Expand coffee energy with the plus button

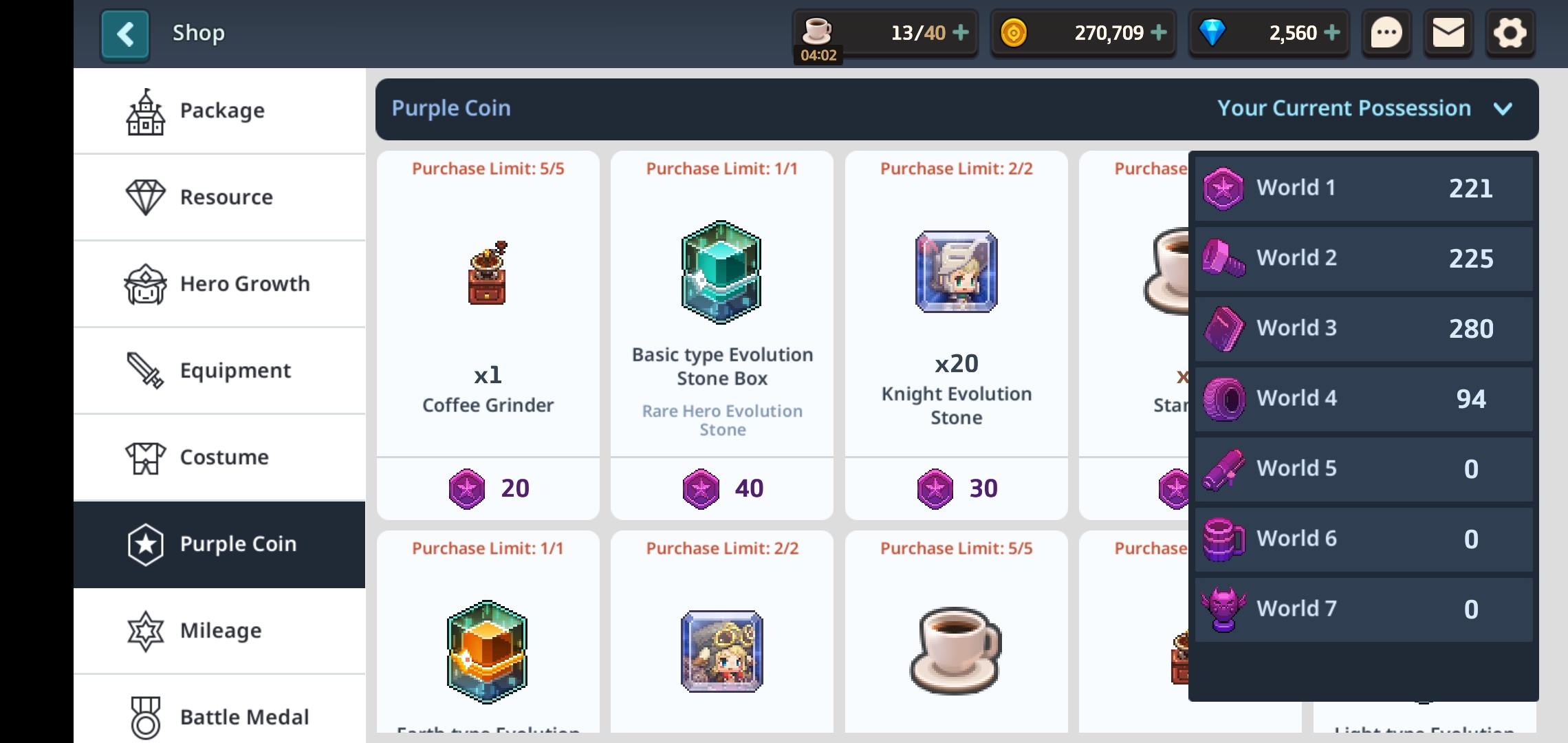[x=962, y=32]
